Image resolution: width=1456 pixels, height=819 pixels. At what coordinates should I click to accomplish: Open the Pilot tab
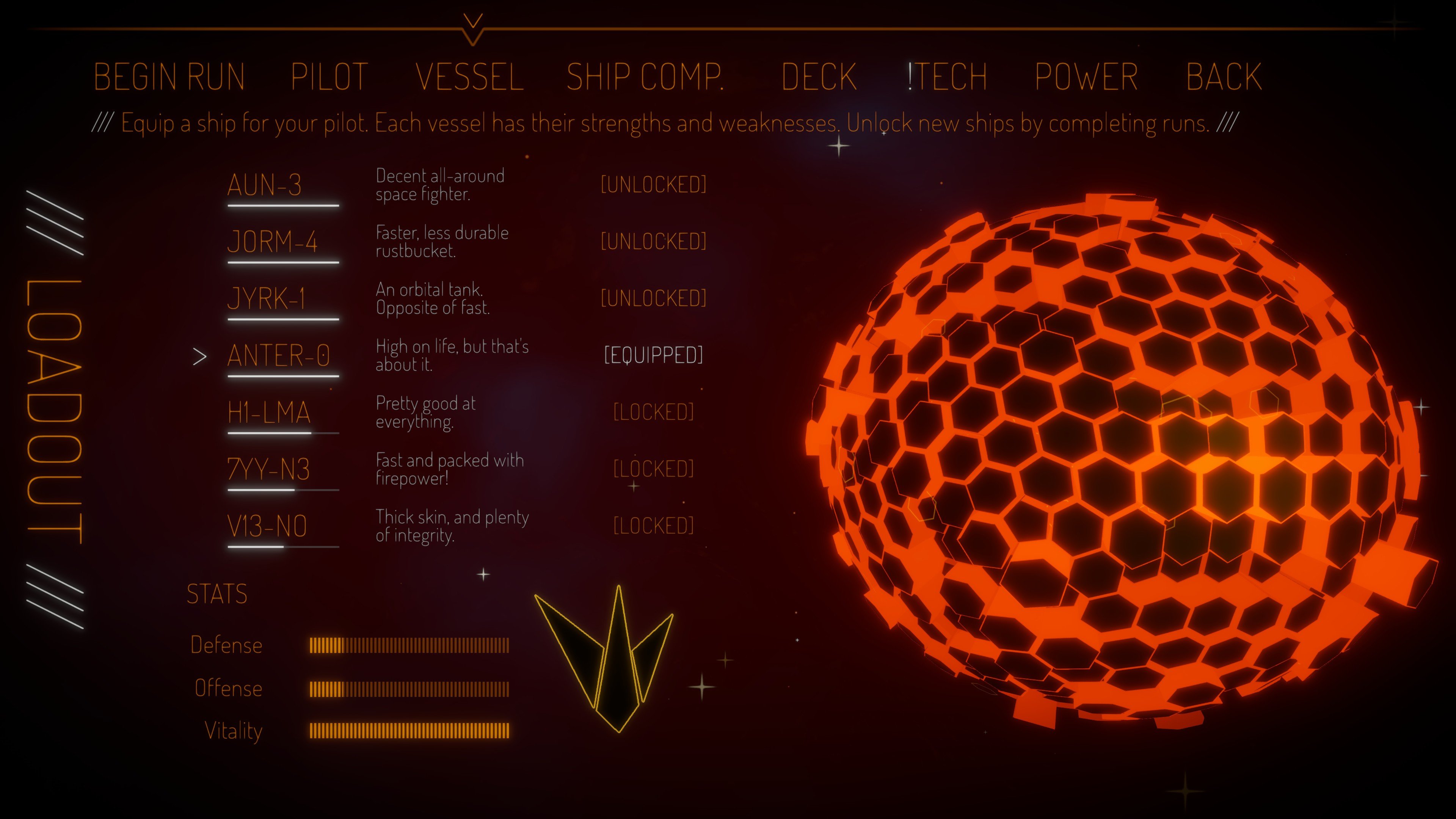tap(329, 77)
